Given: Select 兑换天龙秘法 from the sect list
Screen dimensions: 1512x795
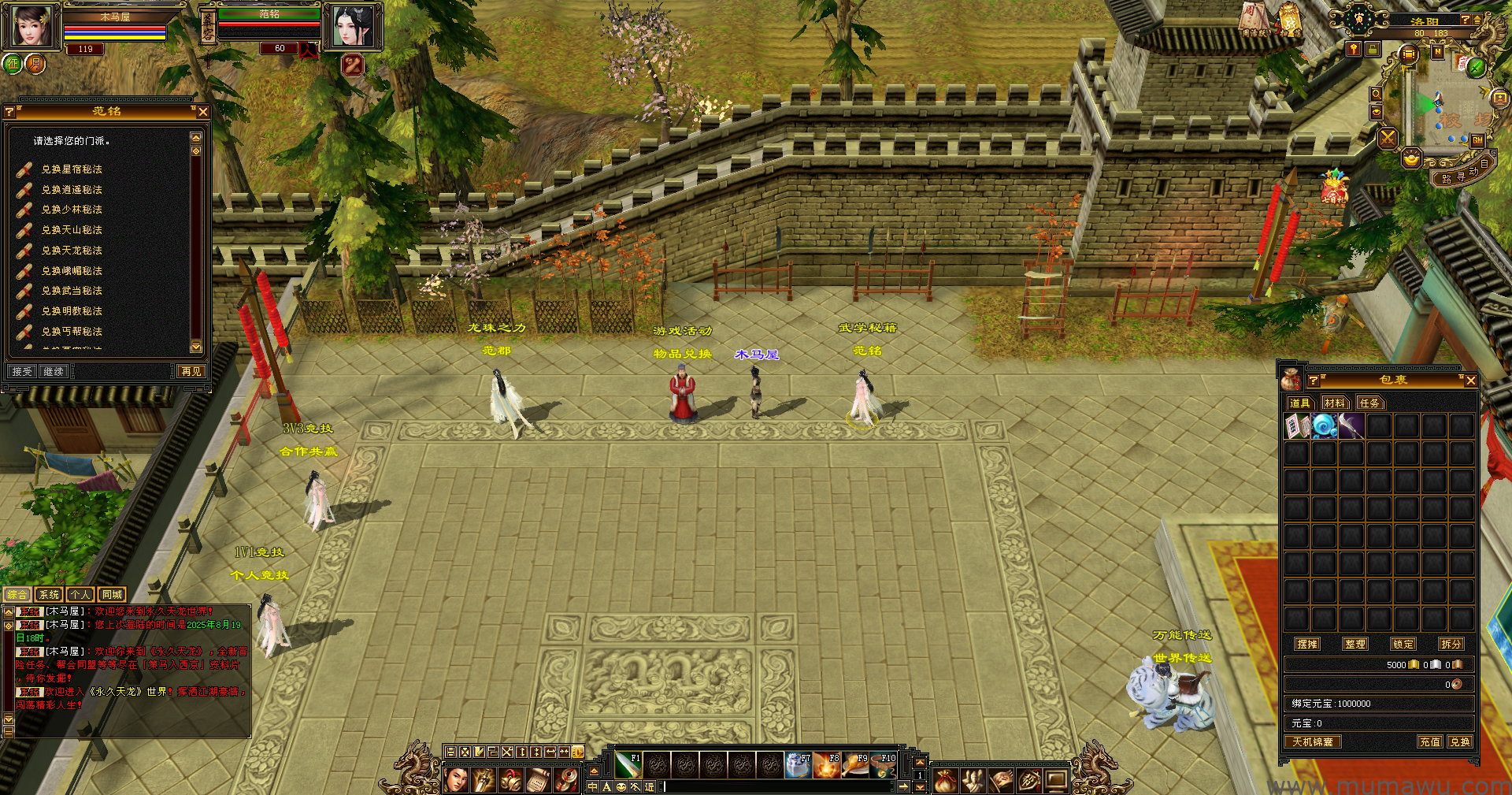Looking at the screenshot, I should tap(72, 251).
